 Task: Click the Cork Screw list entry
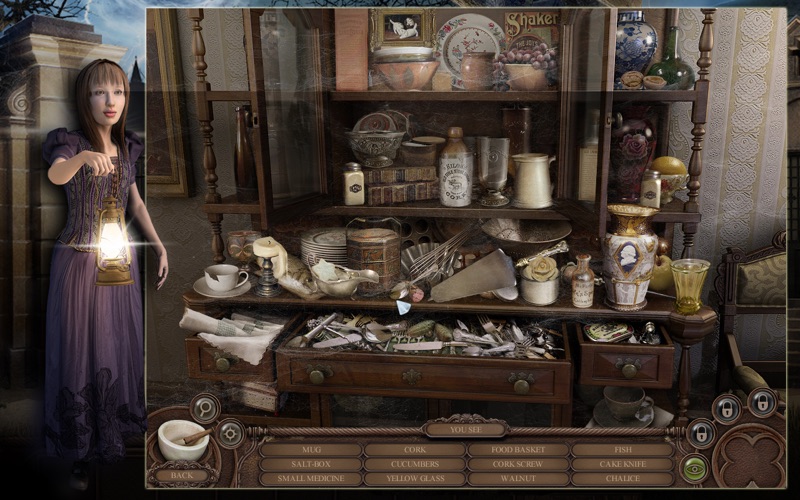[x=518, y=464]
